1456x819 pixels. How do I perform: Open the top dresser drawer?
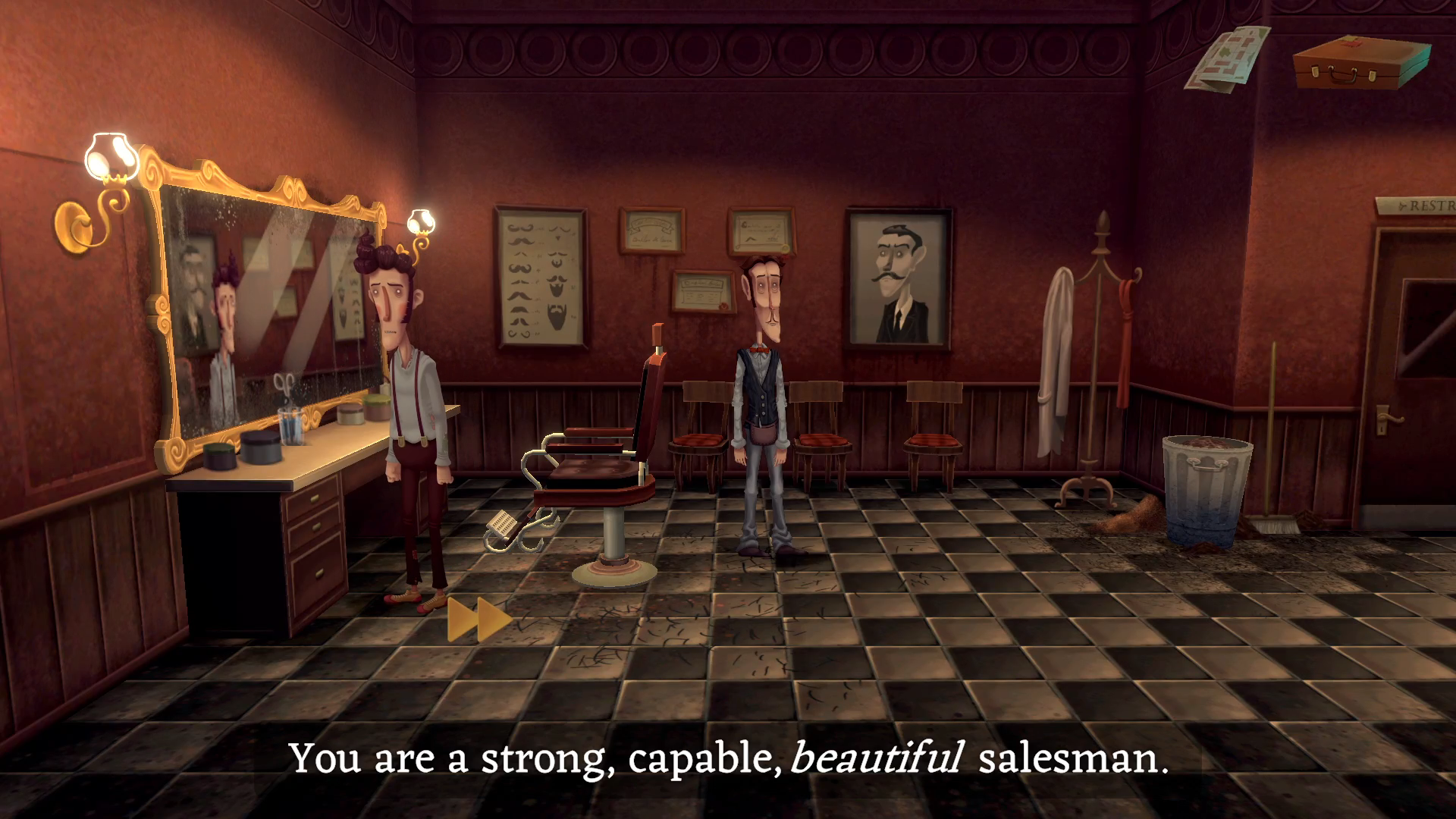coord(315,499)
